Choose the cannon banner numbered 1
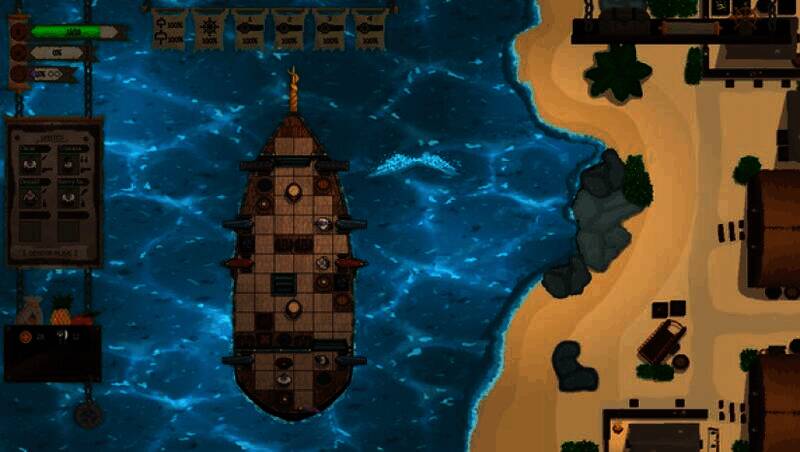Screen dimensions: 800x452 (x=249, y=29)
